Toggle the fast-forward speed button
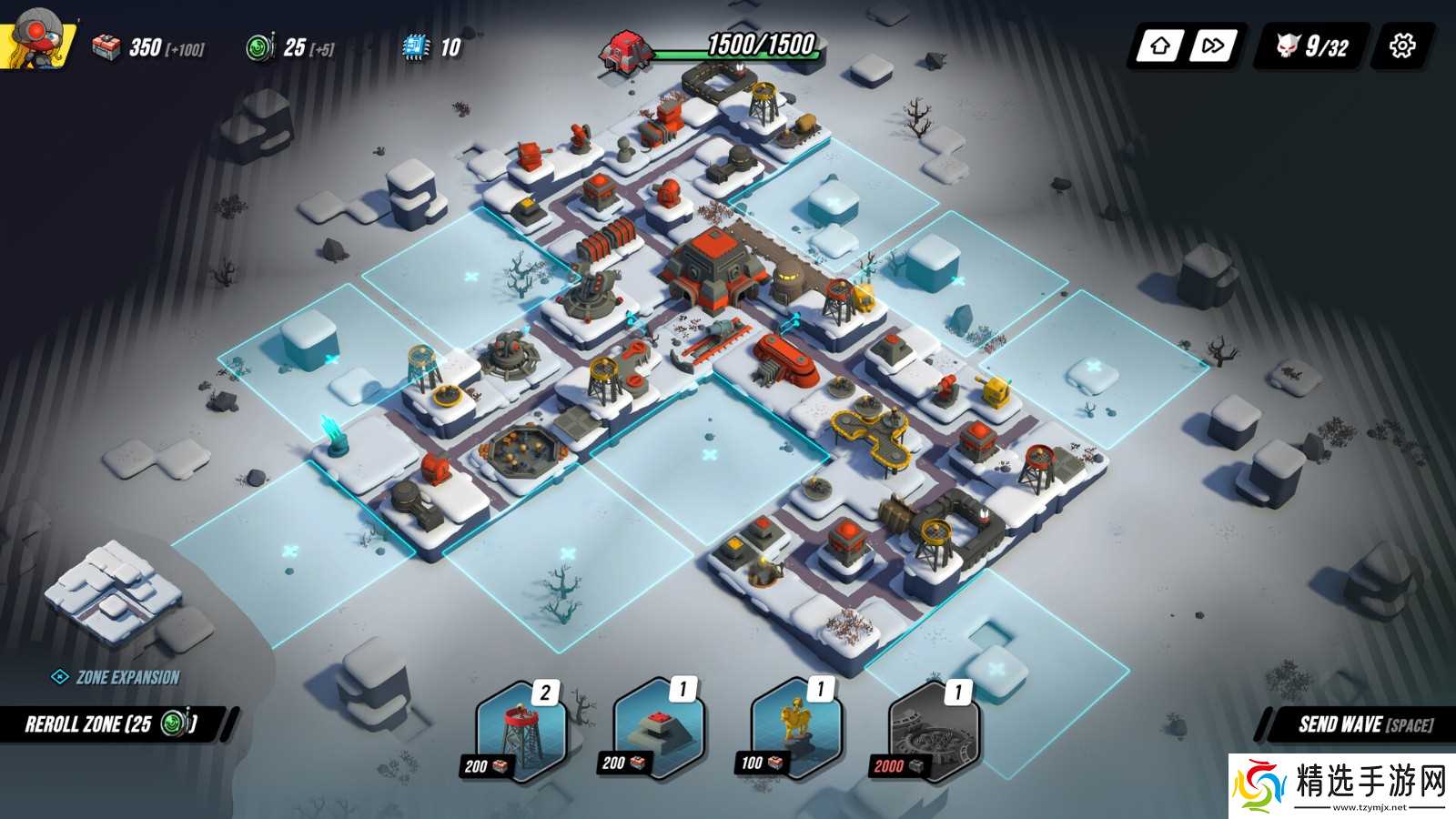Viewport: 1456px width, 819px height. click(1213, 45)
